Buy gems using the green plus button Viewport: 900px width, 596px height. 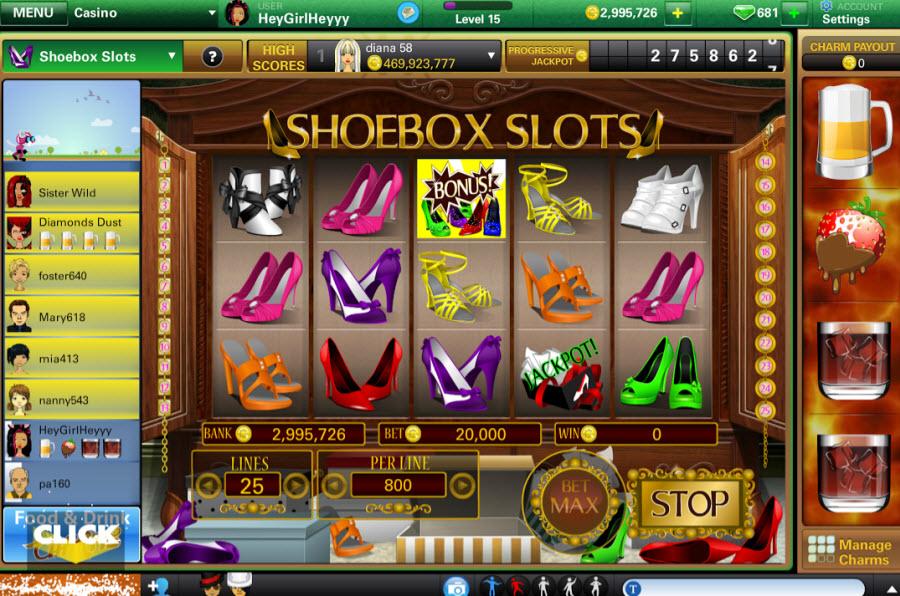[795, 13]
